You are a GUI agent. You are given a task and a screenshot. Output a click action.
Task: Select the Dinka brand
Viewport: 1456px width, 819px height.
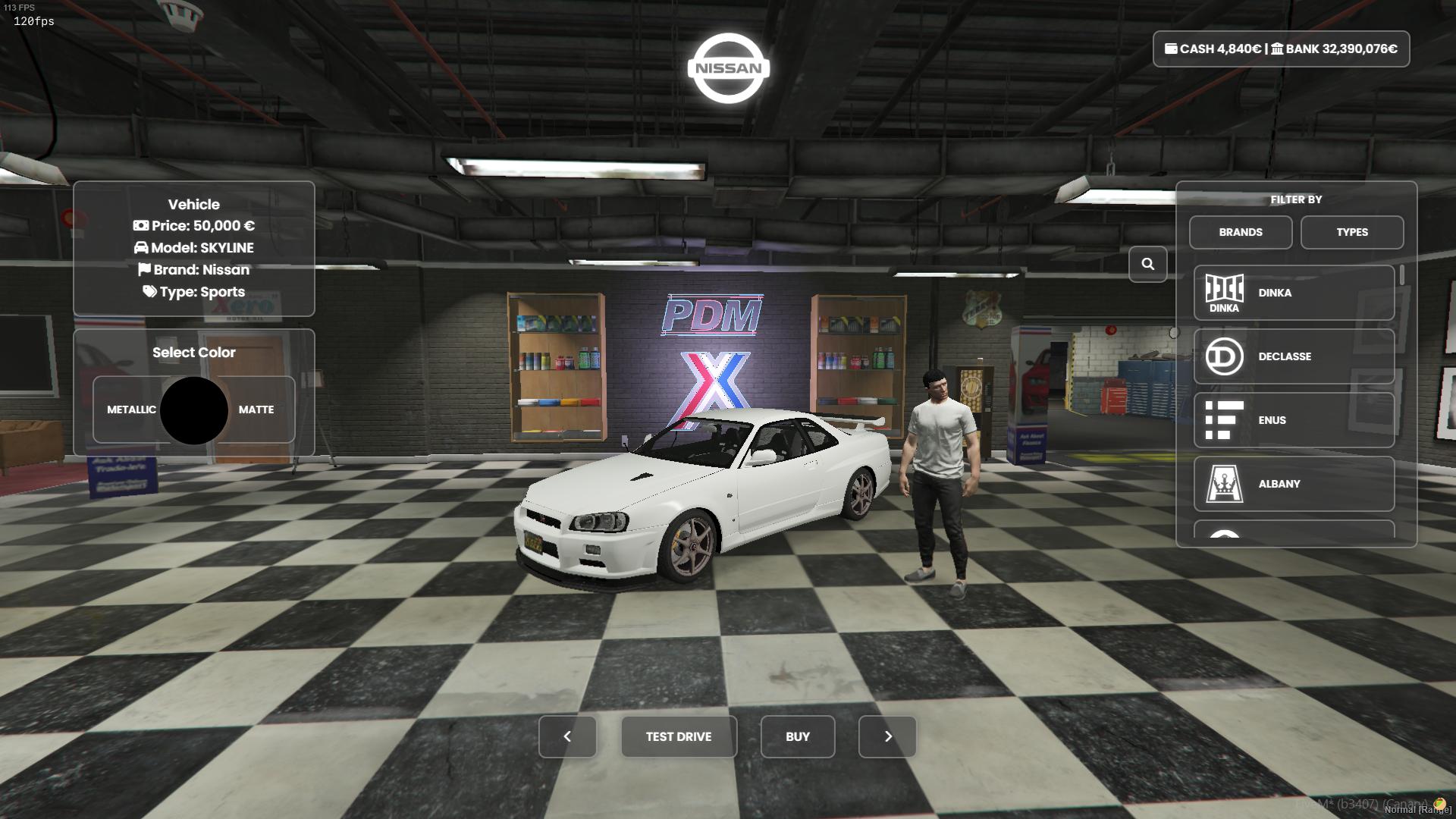tap(1293, 293)
